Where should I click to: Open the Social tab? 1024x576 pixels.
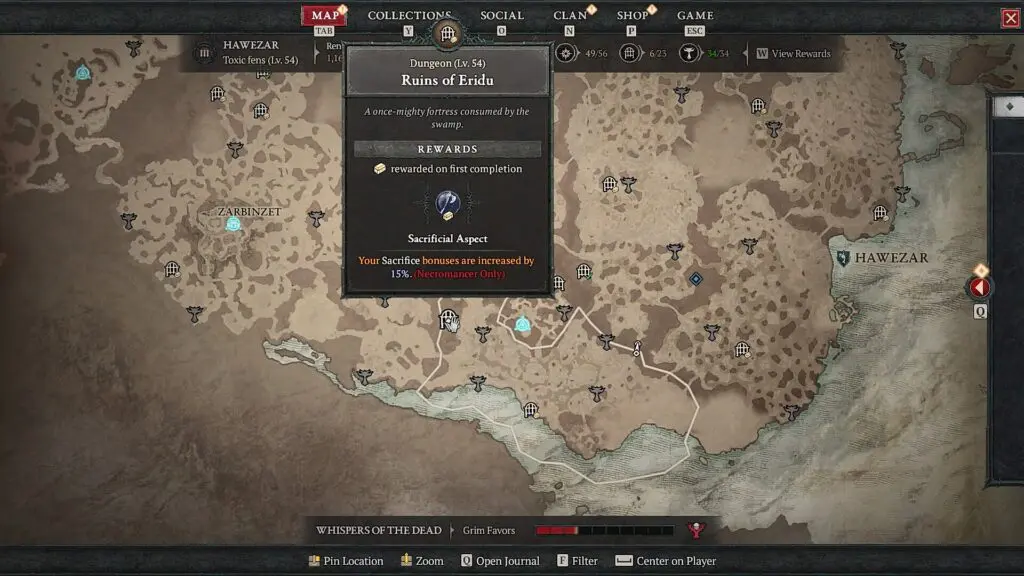501,16
